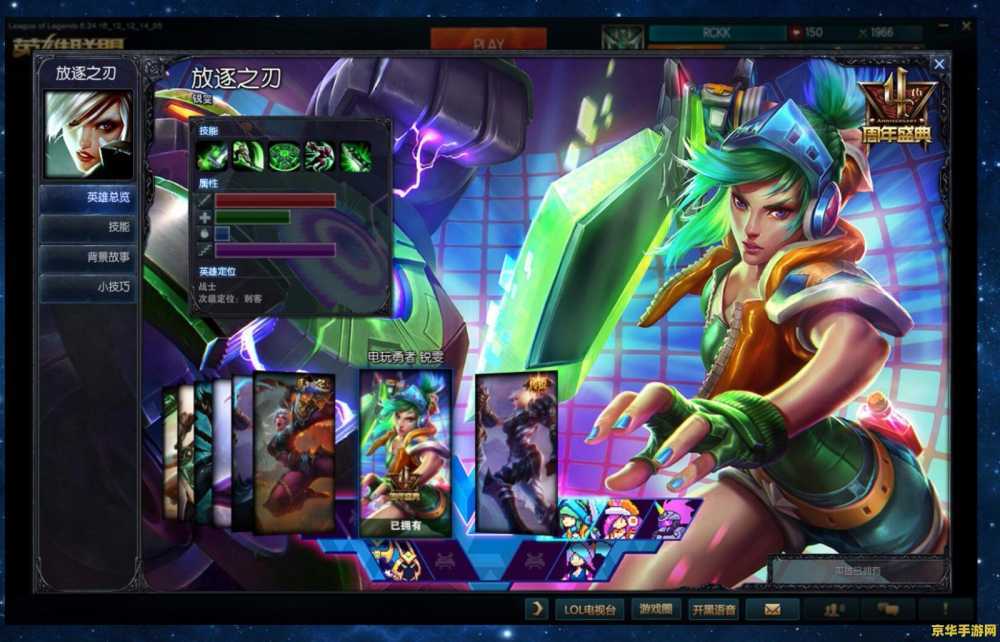The height and width of the screenshot is (642, 1000).
Task: Click Riven's champion portrait
Action: click(x=89, y=134)
